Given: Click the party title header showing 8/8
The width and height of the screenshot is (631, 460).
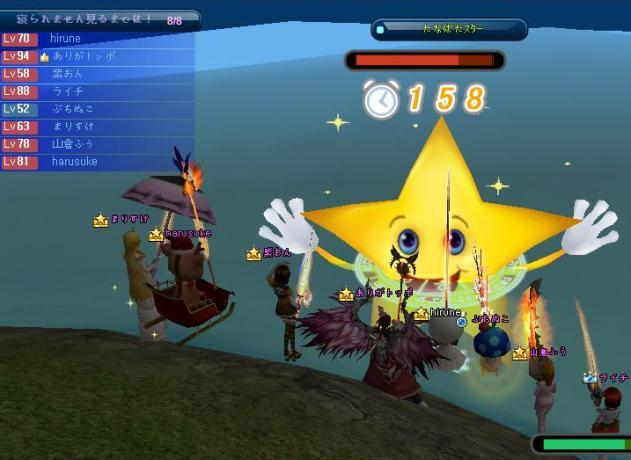Looking at the screenshot, I should pos(100,19).
